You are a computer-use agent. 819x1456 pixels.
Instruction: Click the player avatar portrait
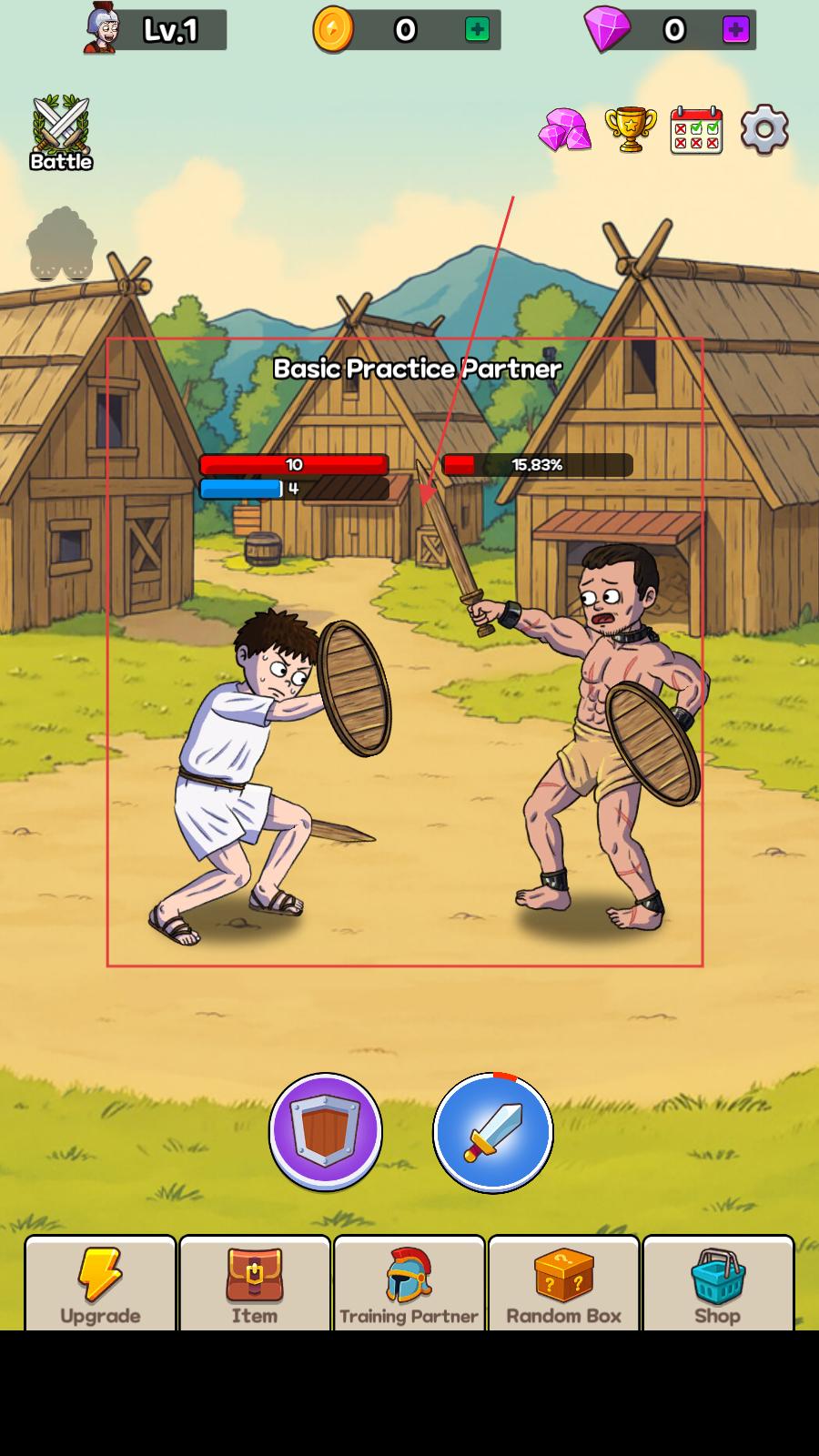click(x=102, y=28)
